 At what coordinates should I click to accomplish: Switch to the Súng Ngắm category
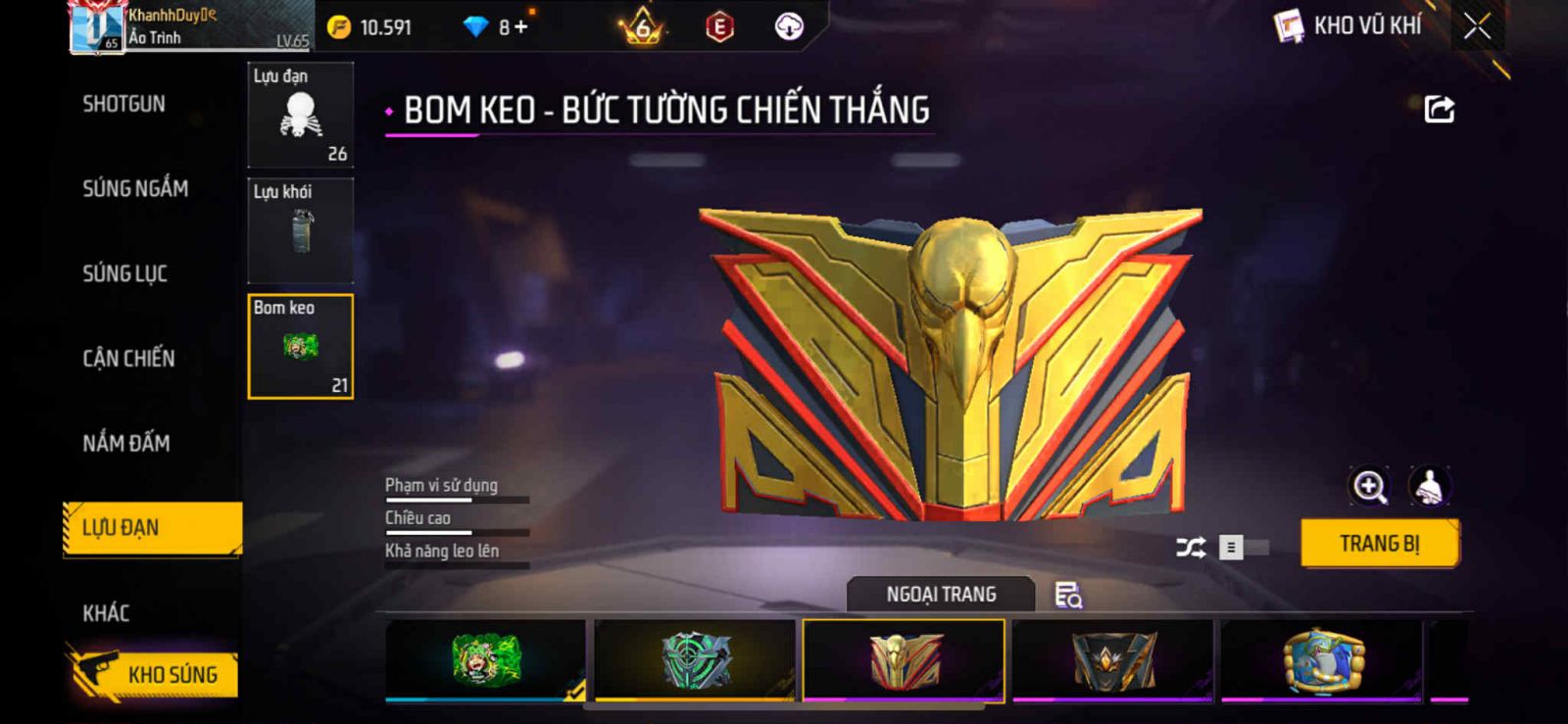point(135,188)
